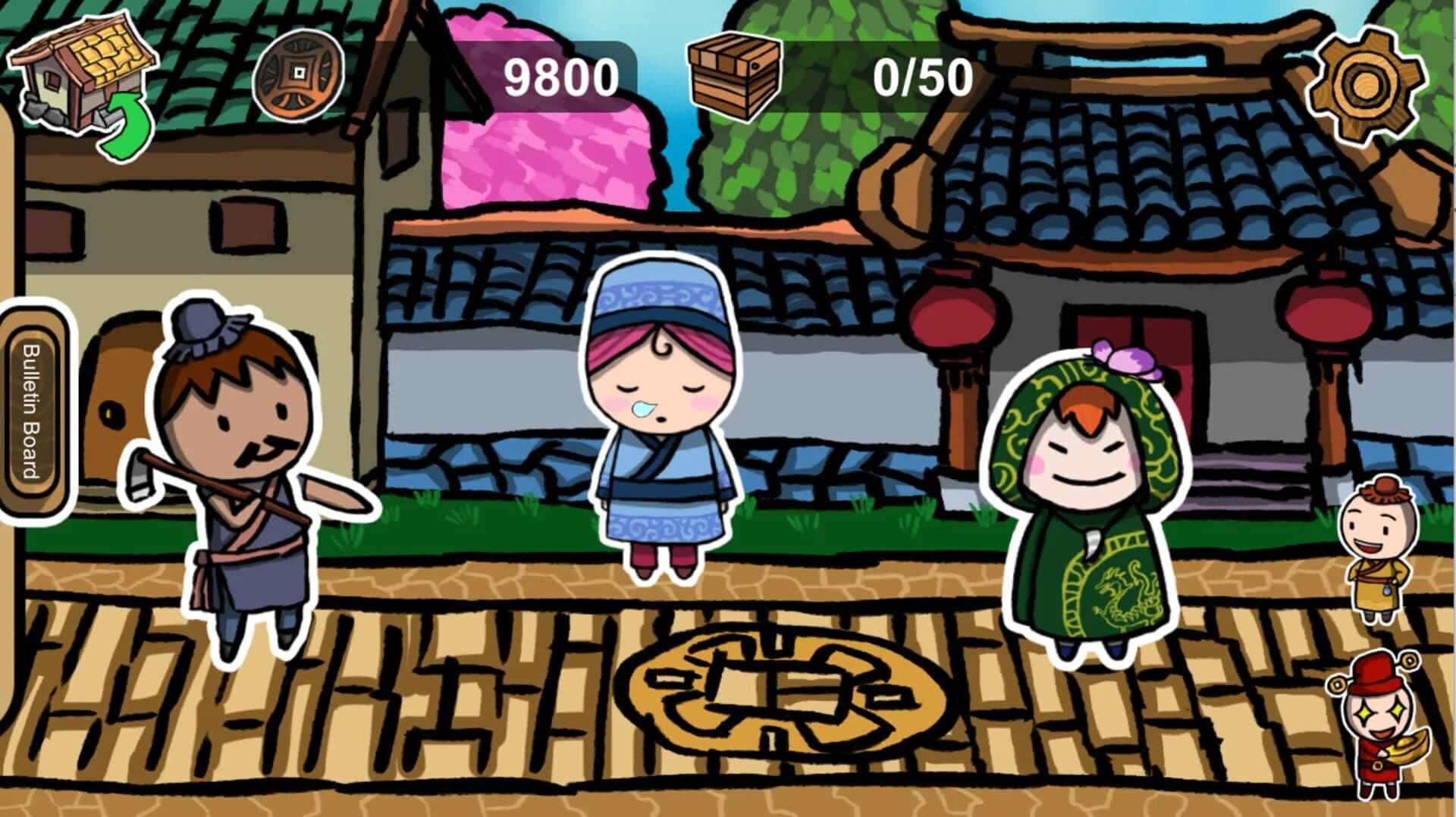Select the farmer holding a hoe
Screen dimensions: 1456x817
(243, 470)
